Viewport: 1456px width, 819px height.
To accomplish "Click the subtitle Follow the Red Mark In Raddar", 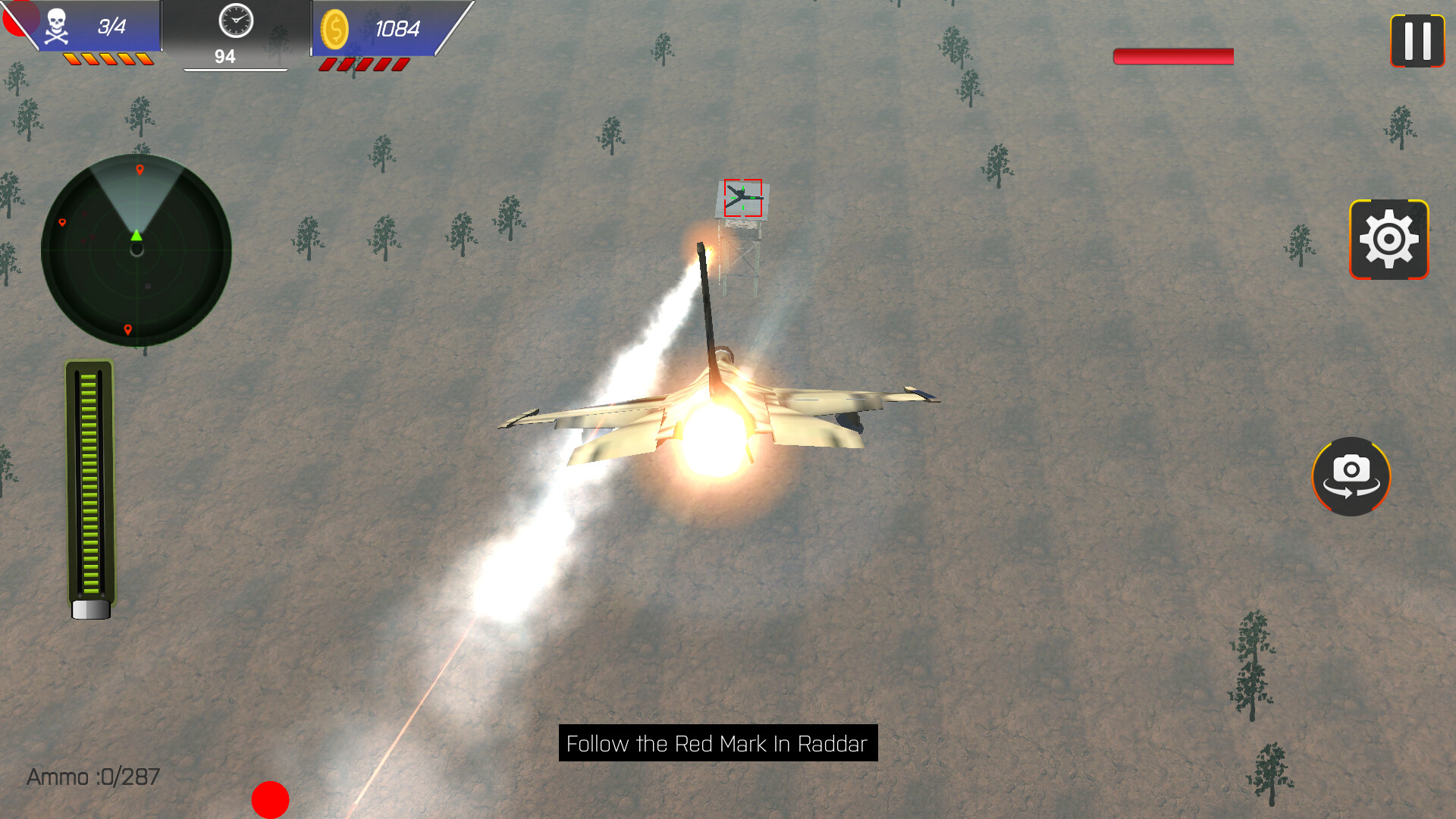I will [716, 745].
